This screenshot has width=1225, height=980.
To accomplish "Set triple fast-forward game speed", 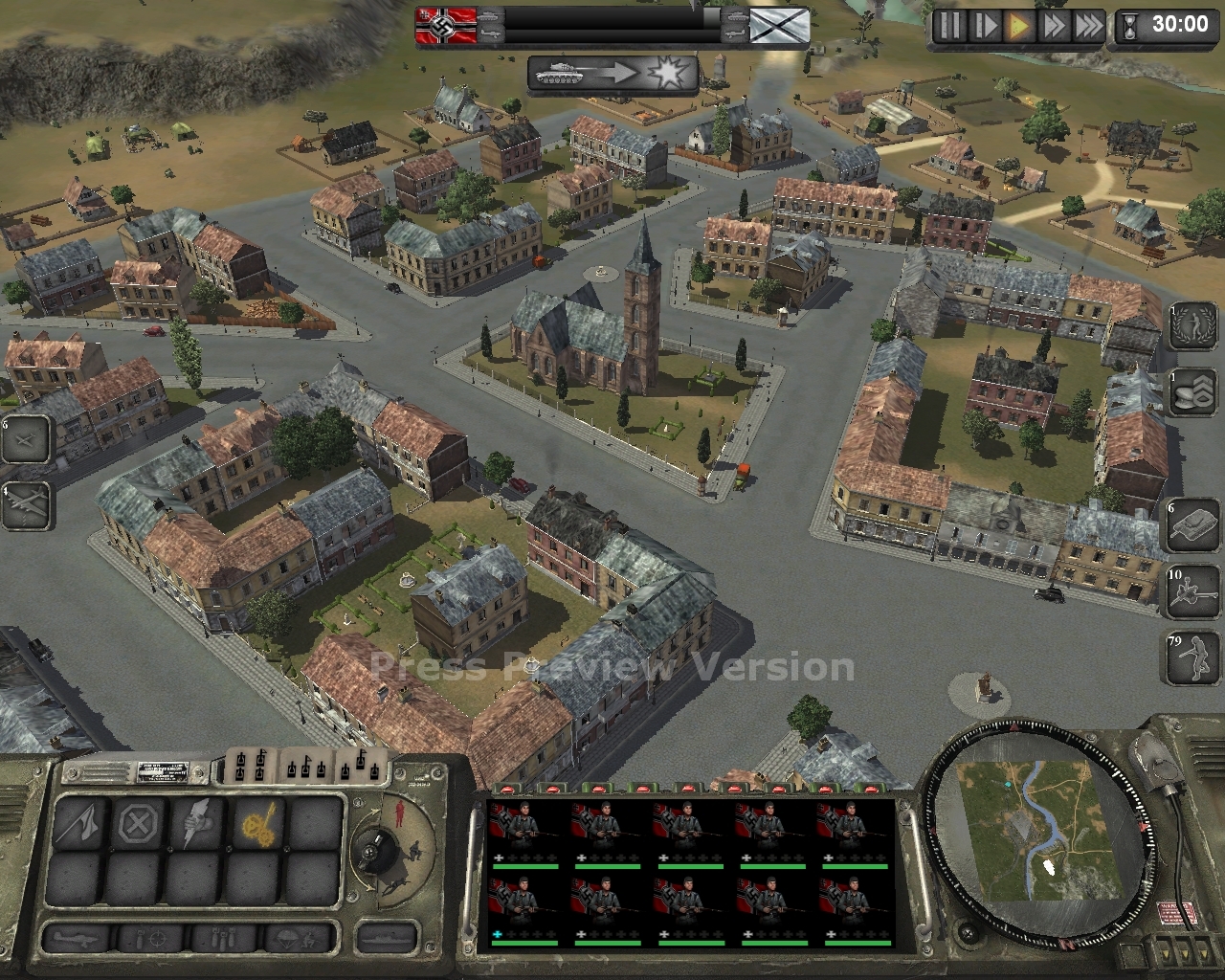I will (x=1088, y=25).
